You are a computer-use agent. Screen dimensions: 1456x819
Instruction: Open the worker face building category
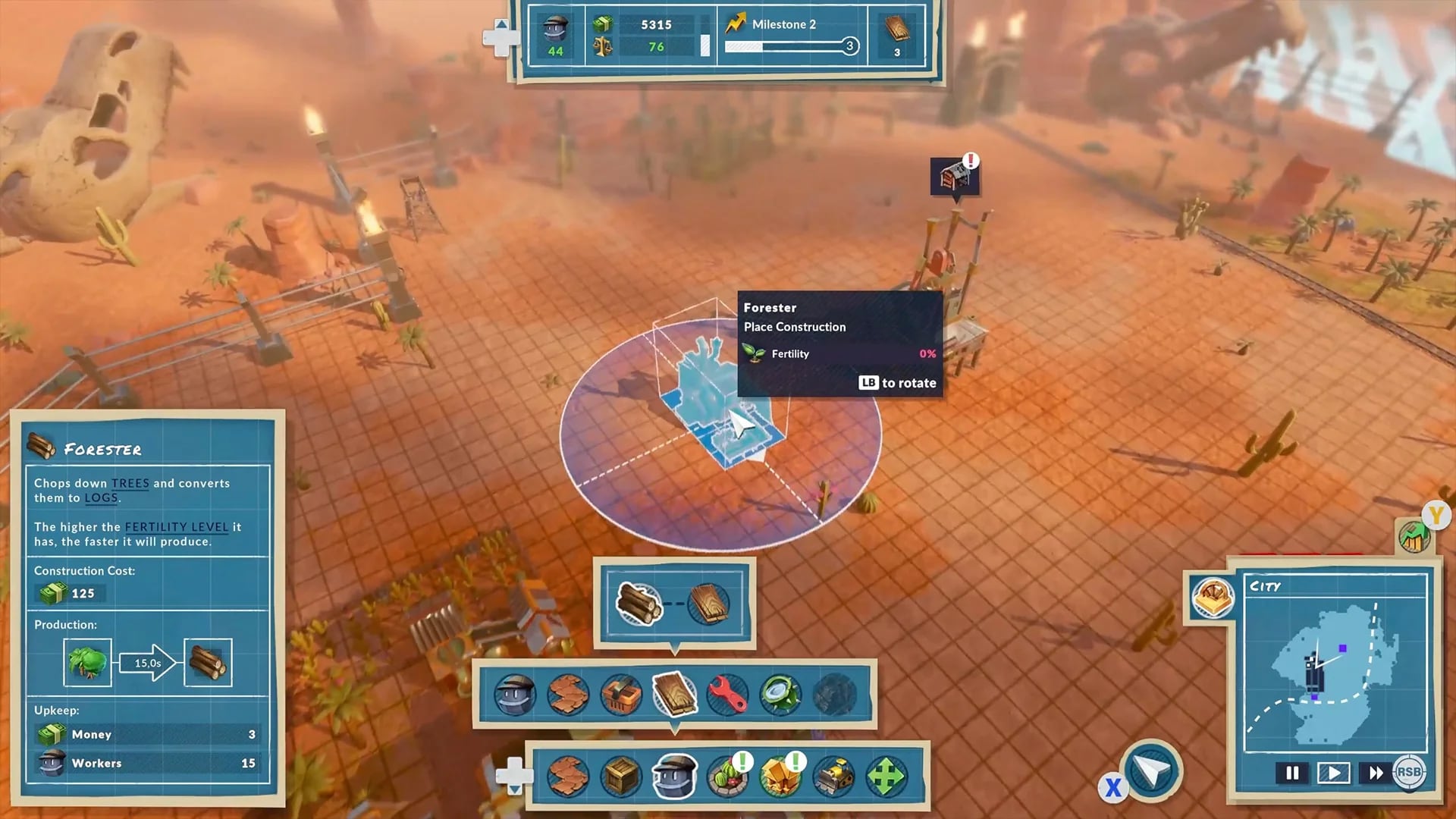[x=515, y=695]
